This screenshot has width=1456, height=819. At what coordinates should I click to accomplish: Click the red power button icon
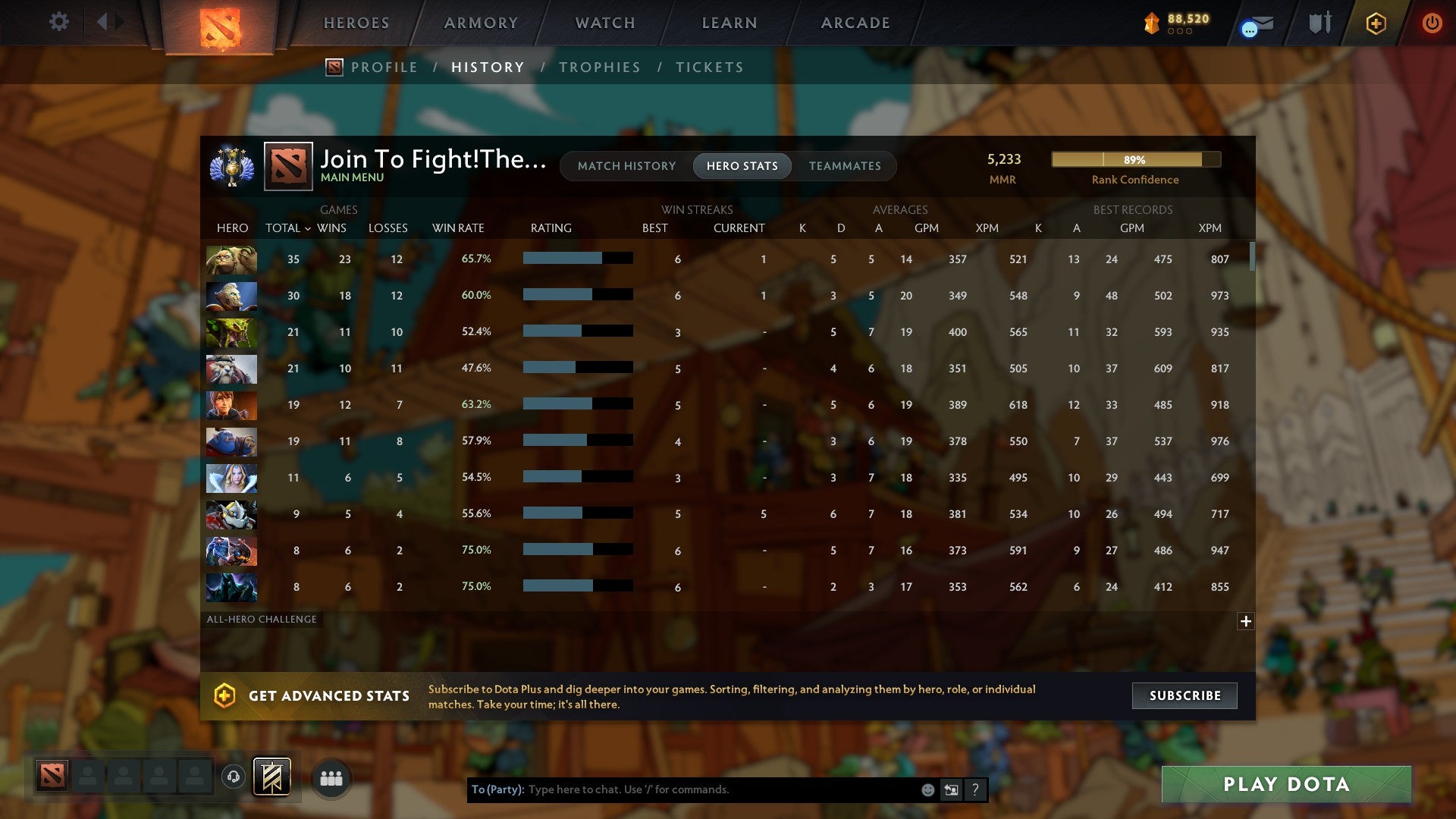[1432, 23]
